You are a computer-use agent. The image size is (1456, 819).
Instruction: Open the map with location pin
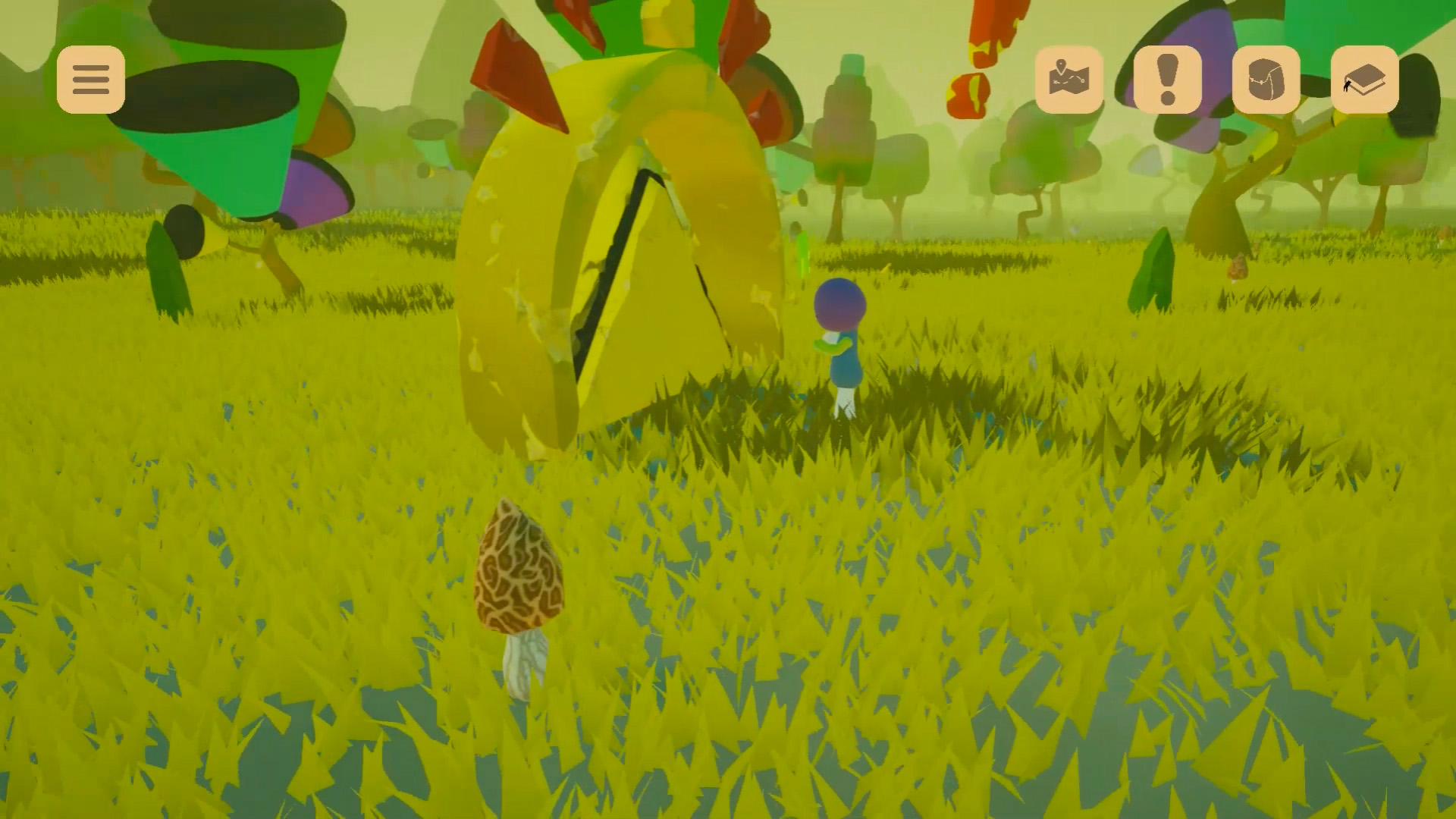click(x=1069, y=80)
